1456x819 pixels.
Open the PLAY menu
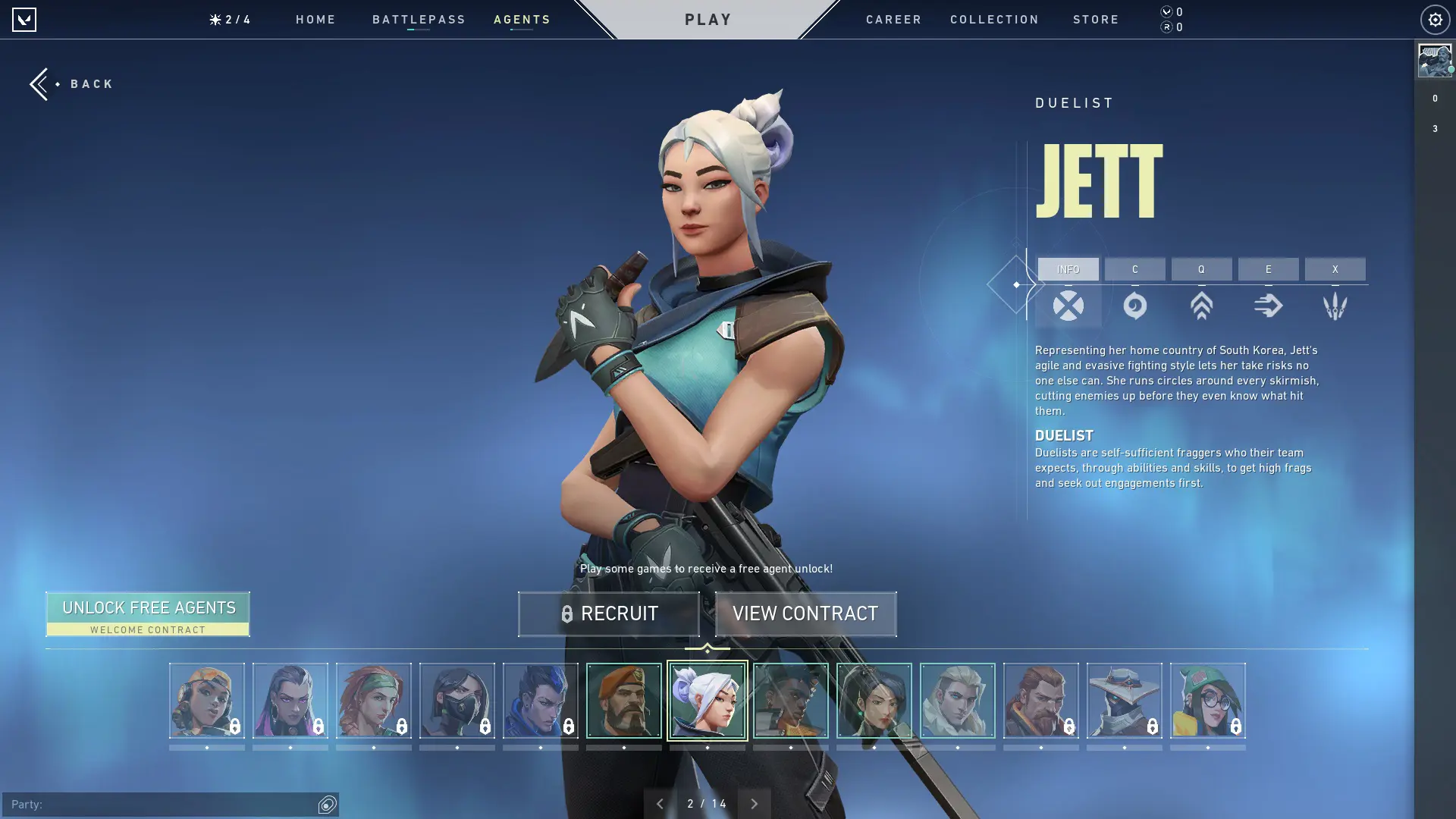(708, 19)
